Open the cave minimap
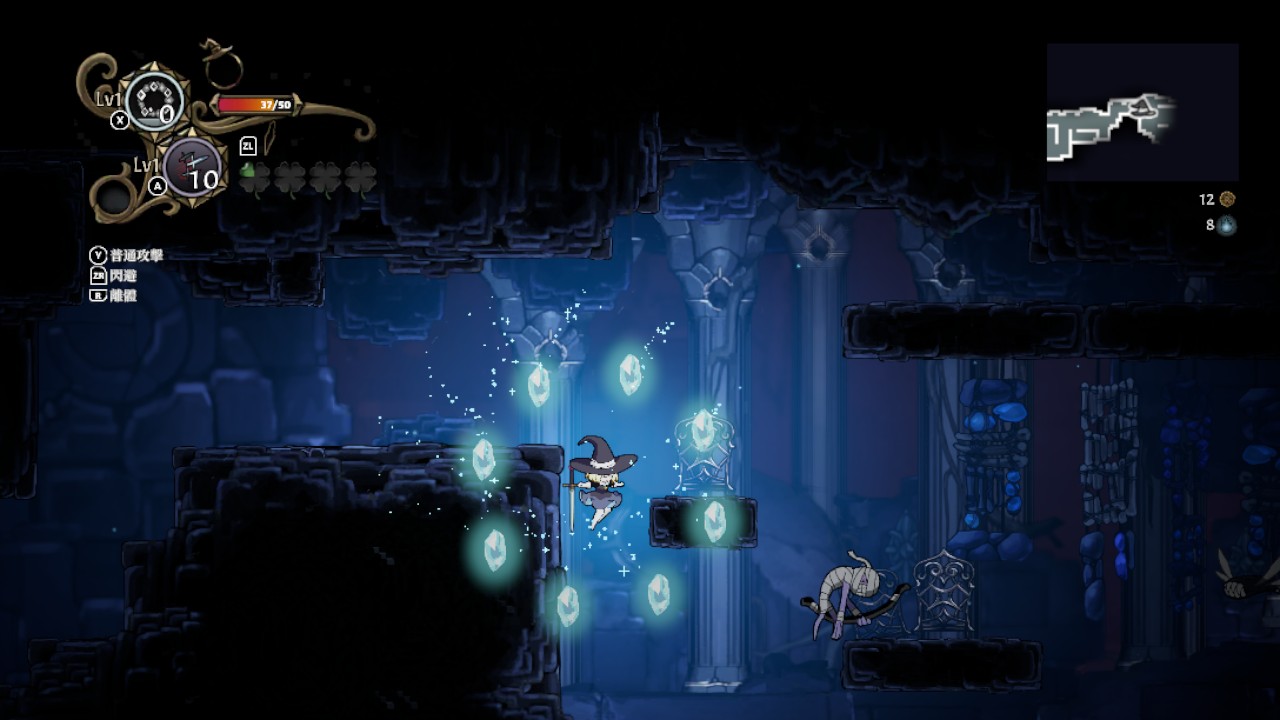Viewport: 1280px width, 720px height. click(1142, 112)
